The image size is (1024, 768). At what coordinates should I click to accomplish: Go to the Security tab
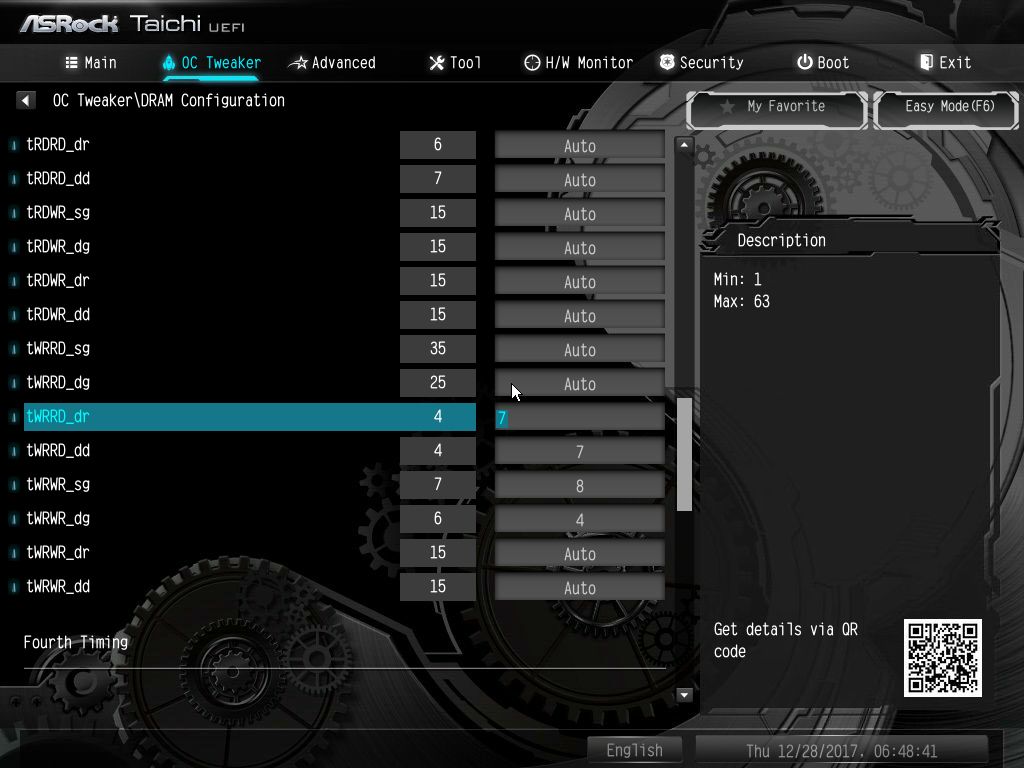point(701,63)
